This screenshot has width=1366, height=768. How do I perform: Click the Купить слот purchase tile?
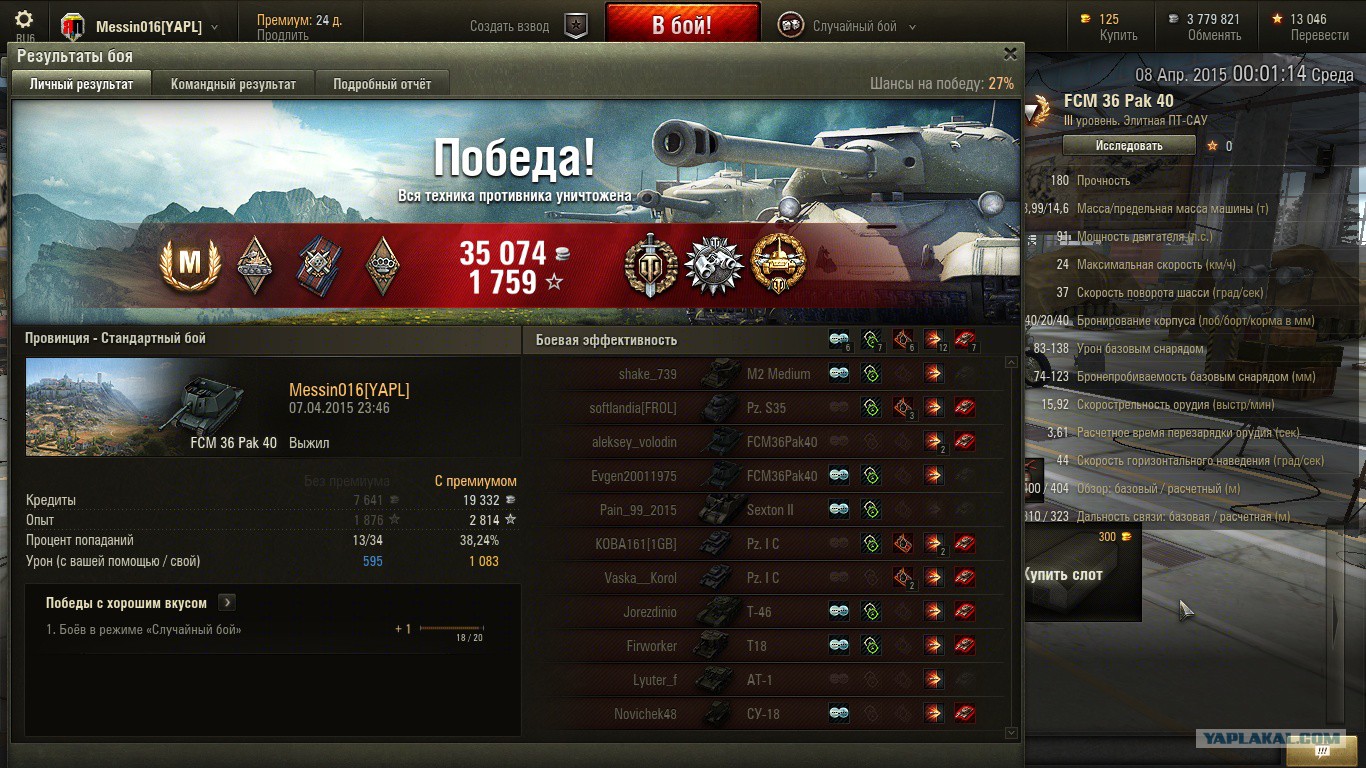(x=1083, y=574)
